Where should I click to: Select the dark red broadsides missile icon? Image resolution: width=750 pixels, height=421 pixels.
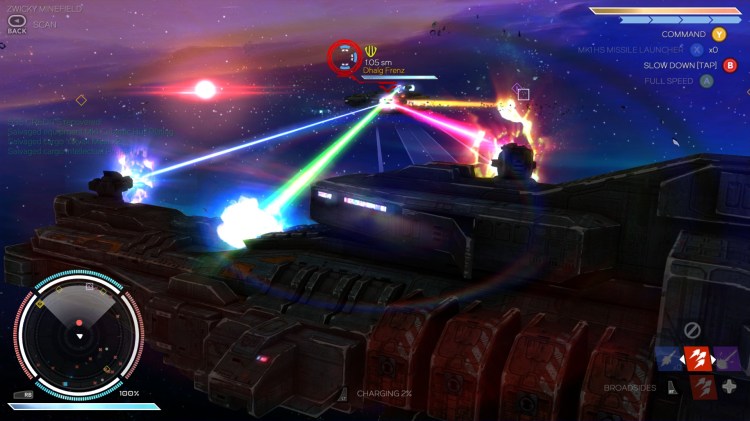coord(703,387)
